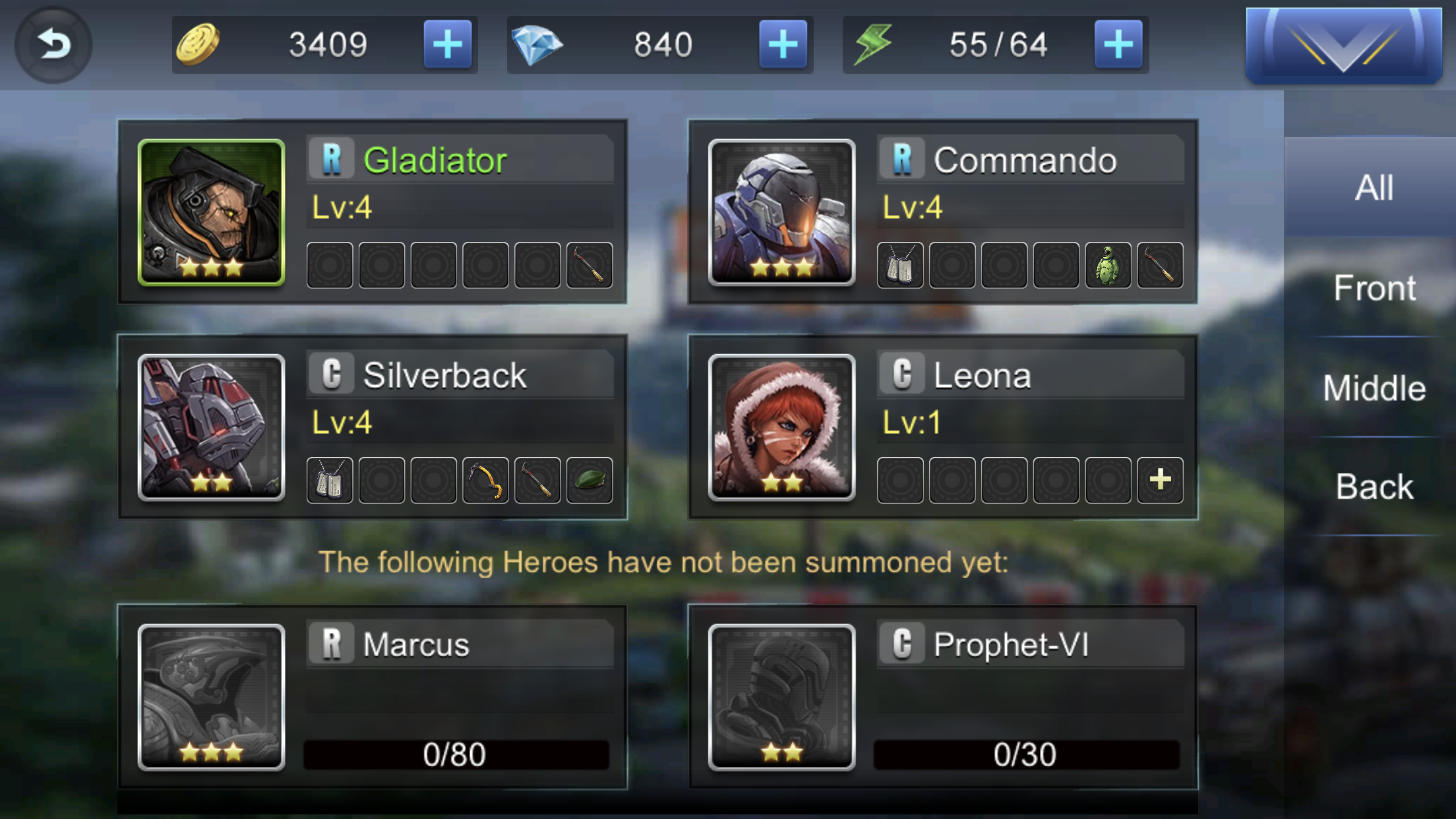Image resolution: width=1456 pixels, height=819 pixels.
Task: Select the Middle position filter
Action: tap(1375, 388)
